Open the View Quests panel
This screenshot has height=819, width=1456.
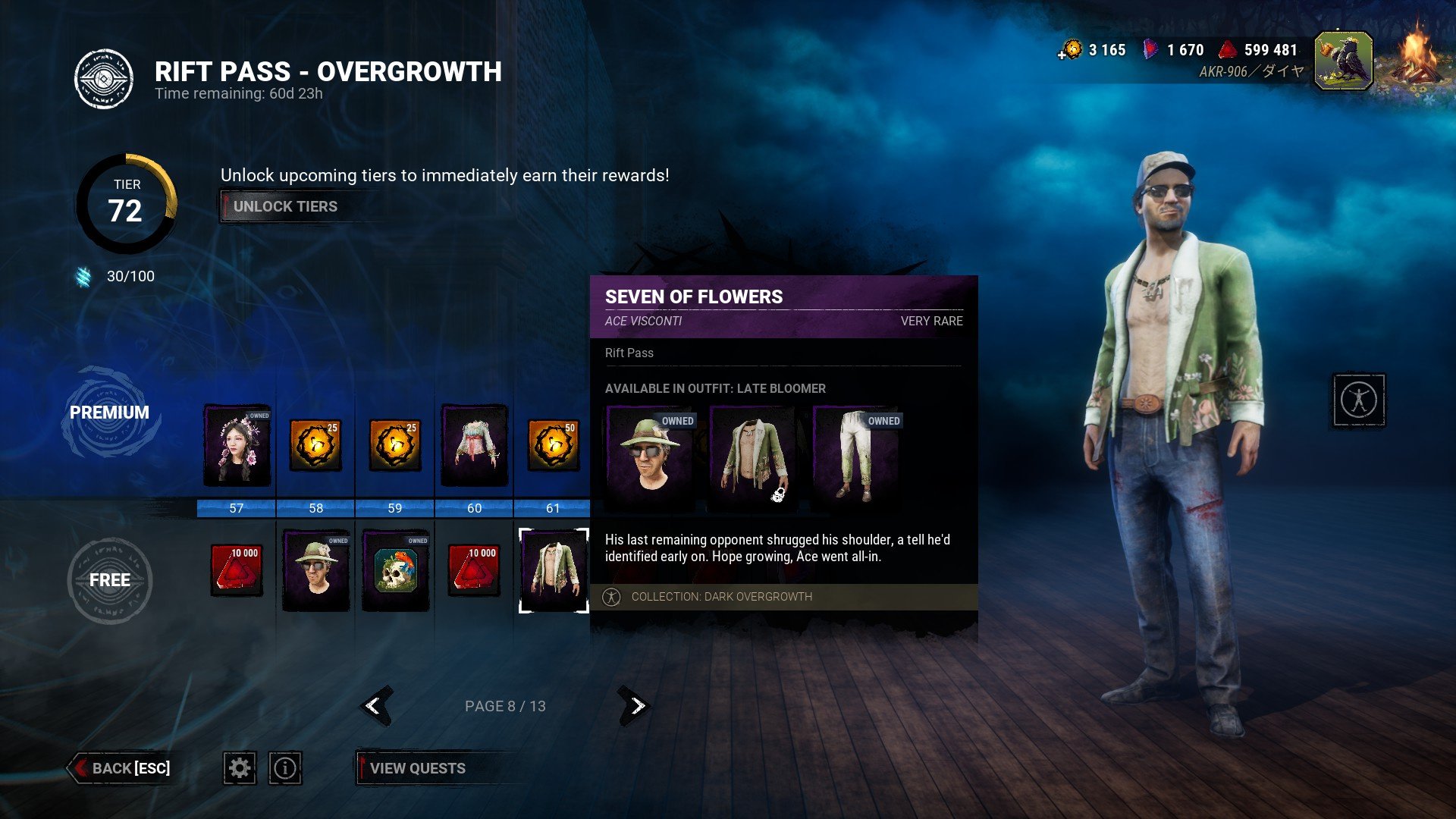[x=417, y=768]
